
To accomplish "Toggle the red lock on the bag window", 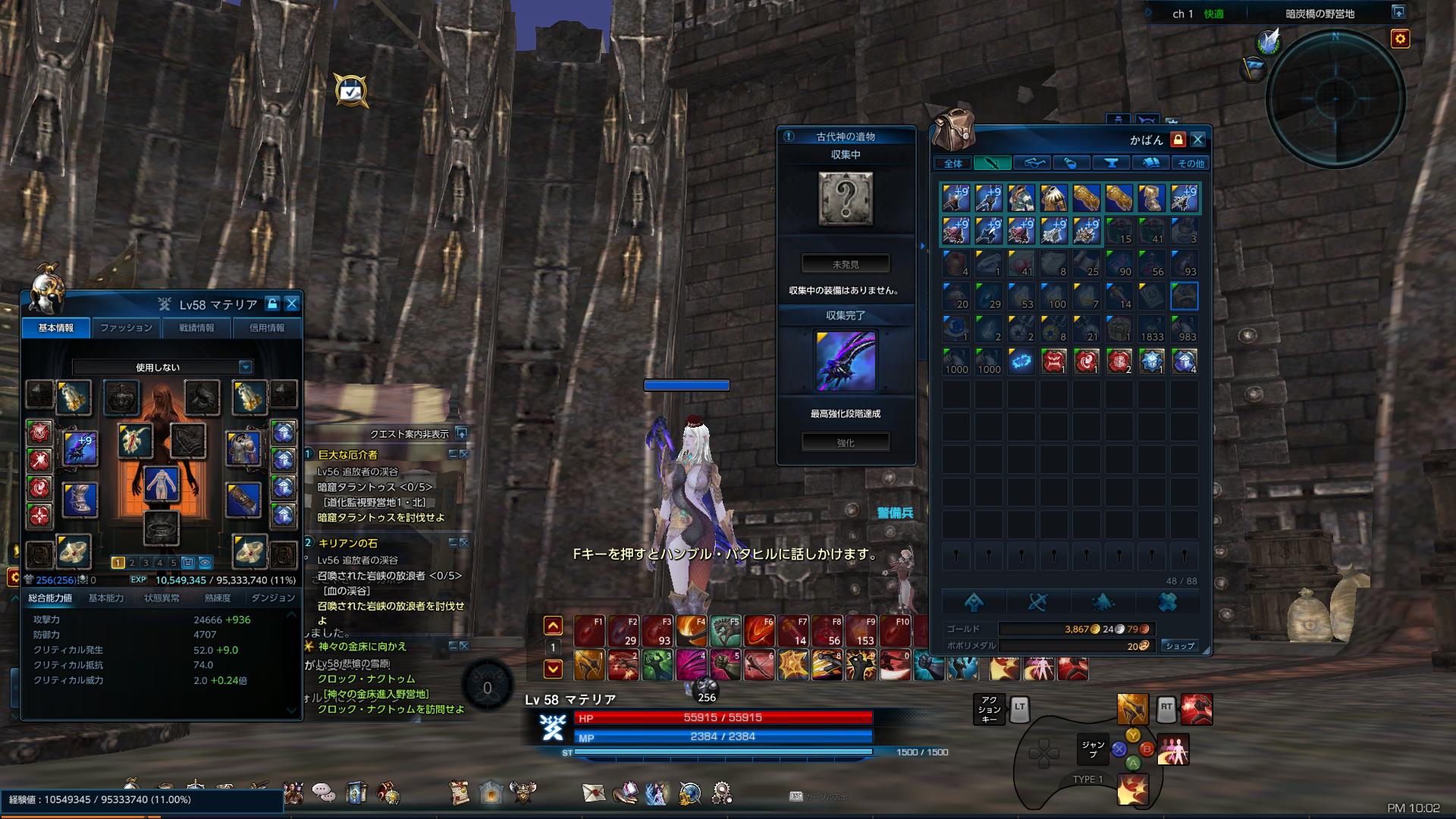I will click(x=1178, y=140).
